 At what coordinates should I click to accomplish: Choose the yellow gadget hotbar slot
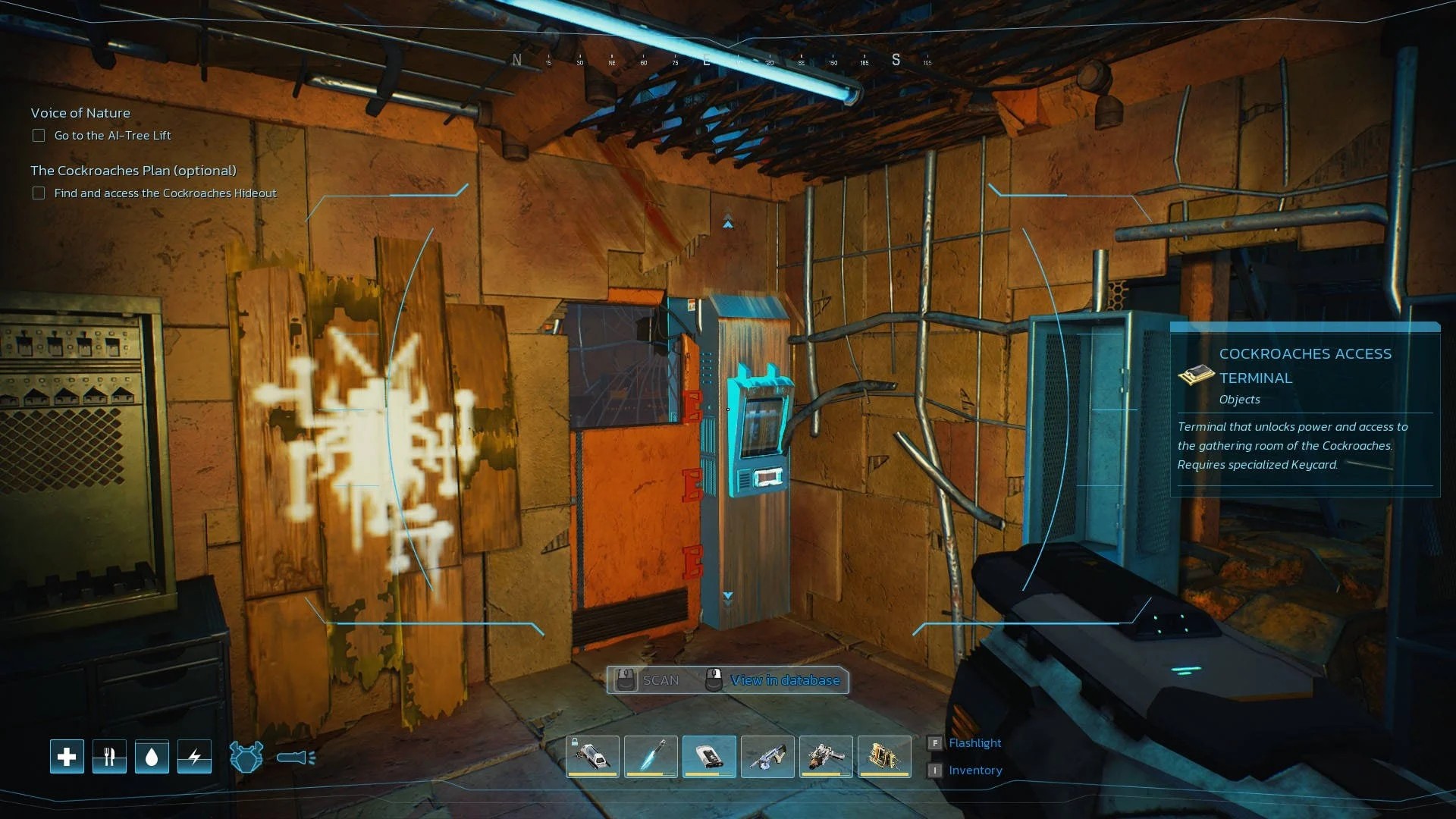click(x=884, y=756)
